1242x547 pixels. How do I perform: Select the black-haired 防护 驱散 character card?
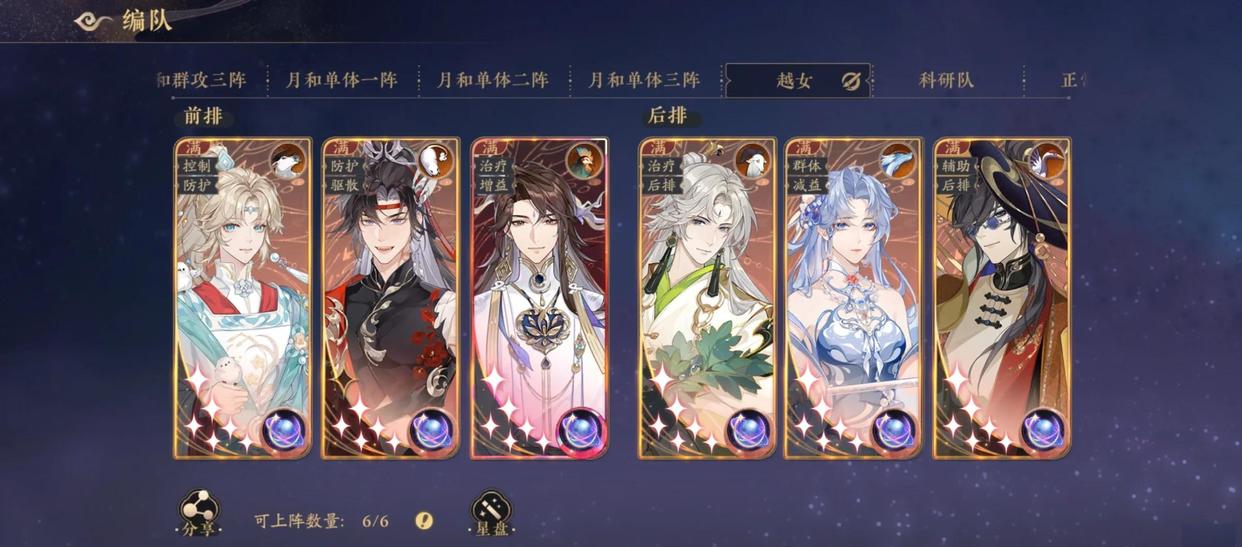pyautogui.click(x=392, y=298)
